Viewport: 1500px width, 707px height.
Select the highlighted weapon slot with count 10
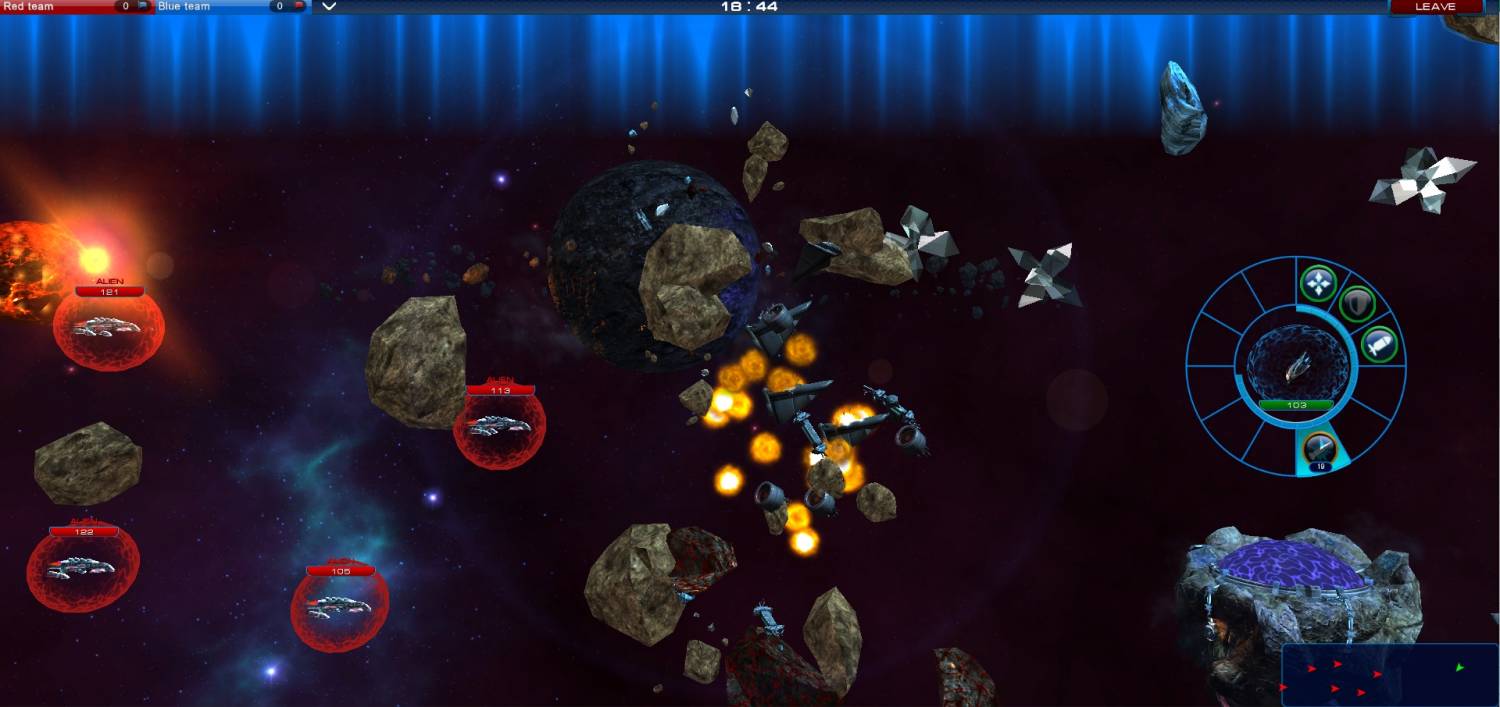pyautogui.click(x=1321, y=449)
